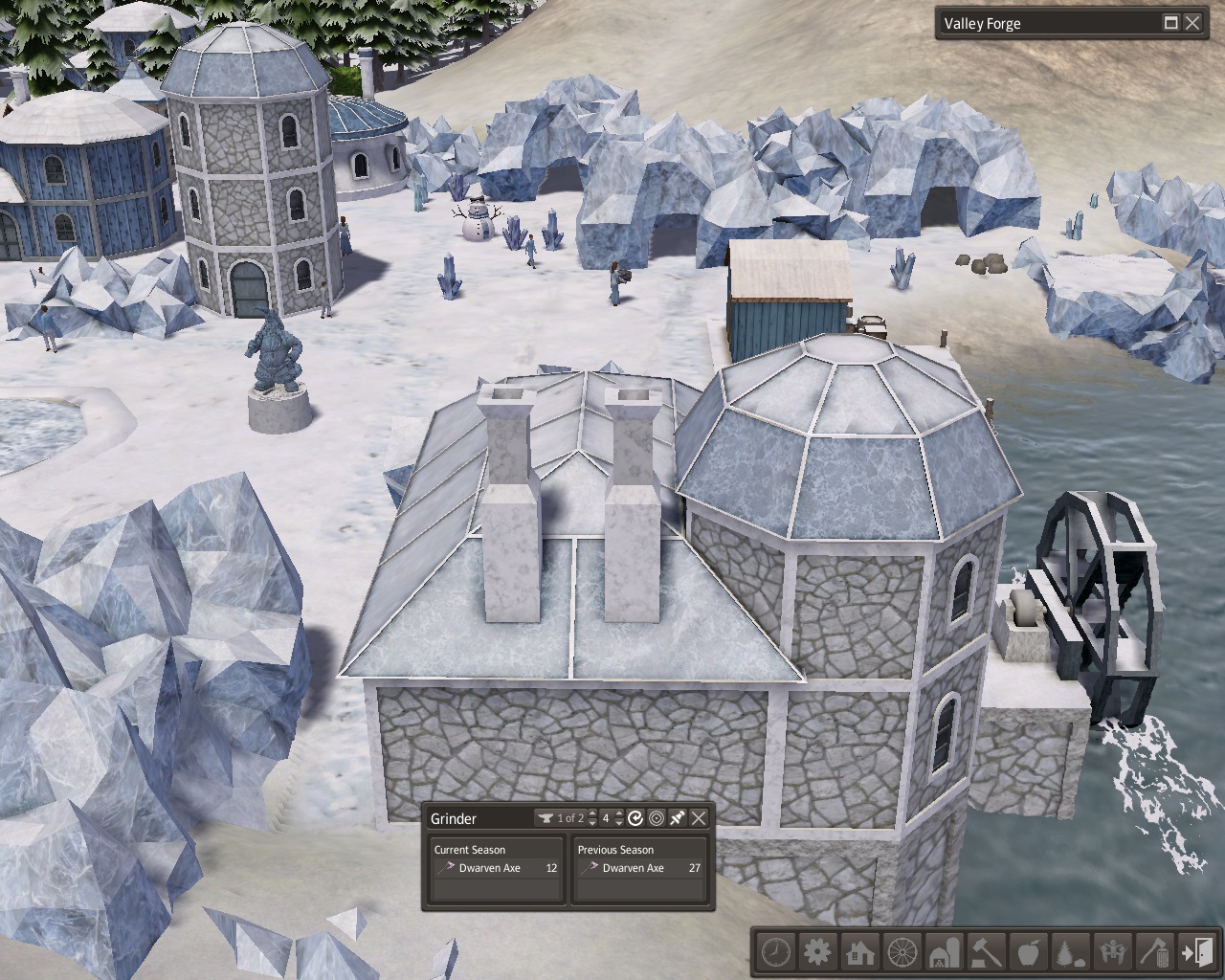Open the apple food production category
This screenshot has height=980, width=1225.
coord(1028,952)
